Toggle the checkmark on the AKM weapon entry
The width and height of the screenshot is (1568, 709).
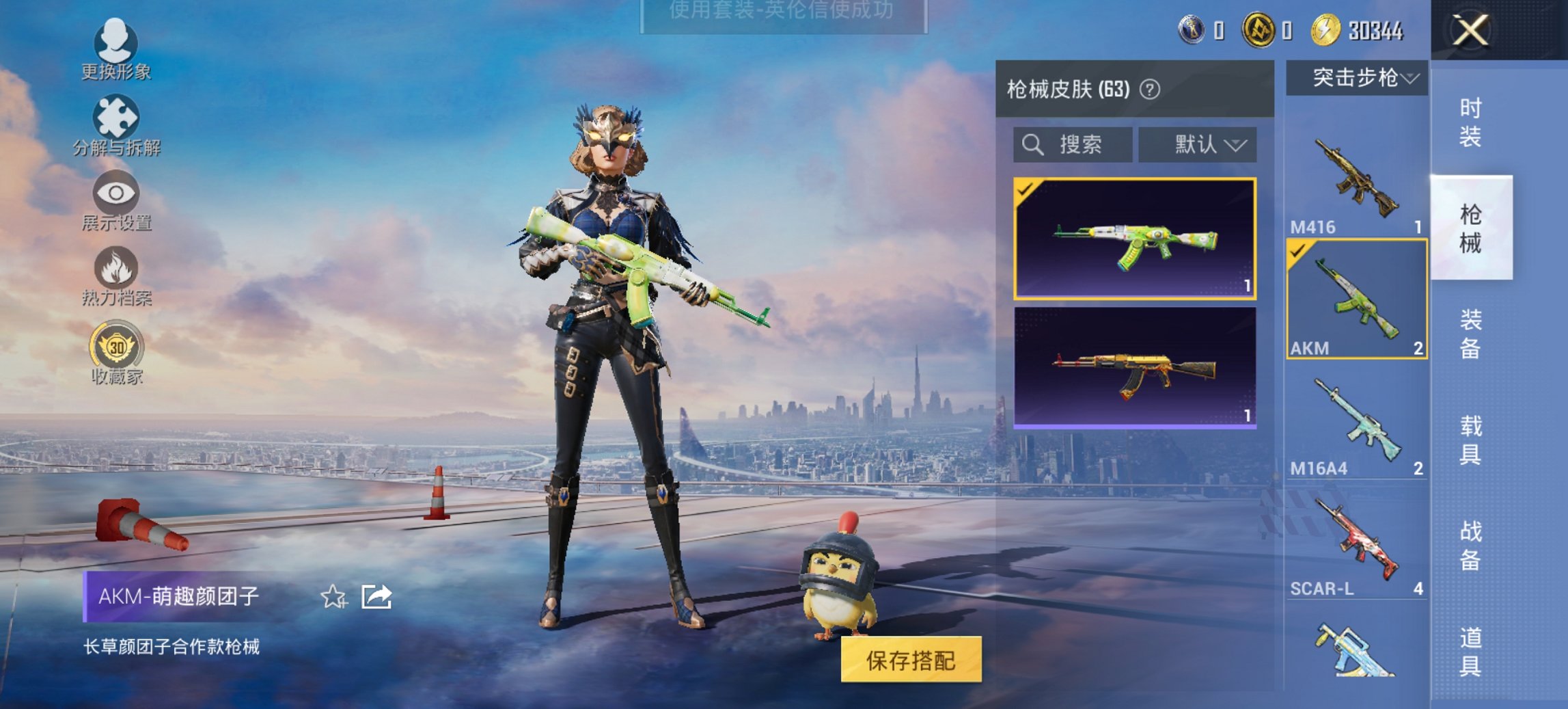[x=1298, y=250]
